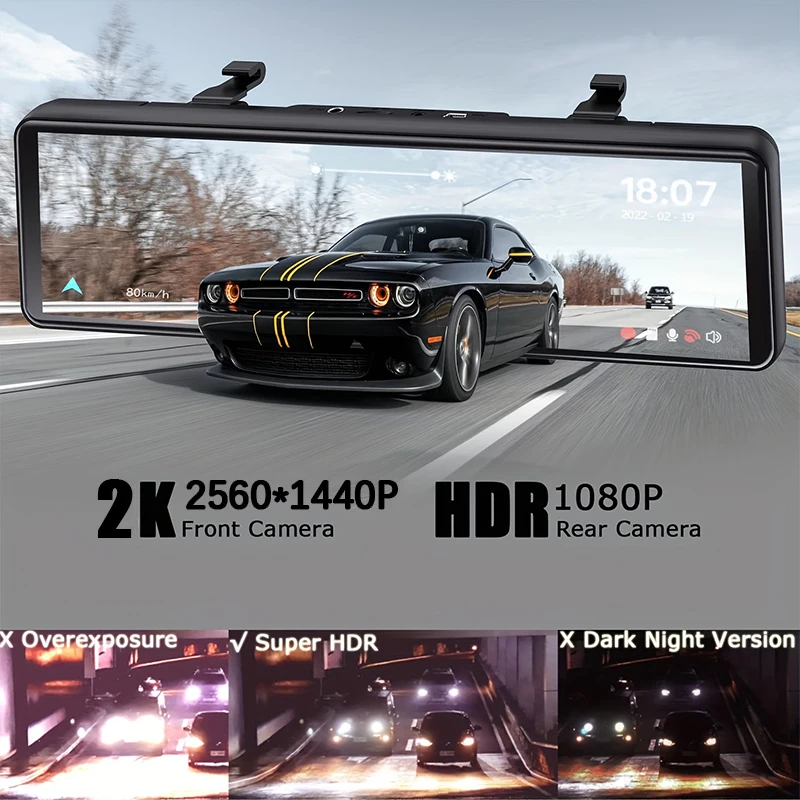
Task: Select the blue navigation arrow icon
Action: coord(70,287)
